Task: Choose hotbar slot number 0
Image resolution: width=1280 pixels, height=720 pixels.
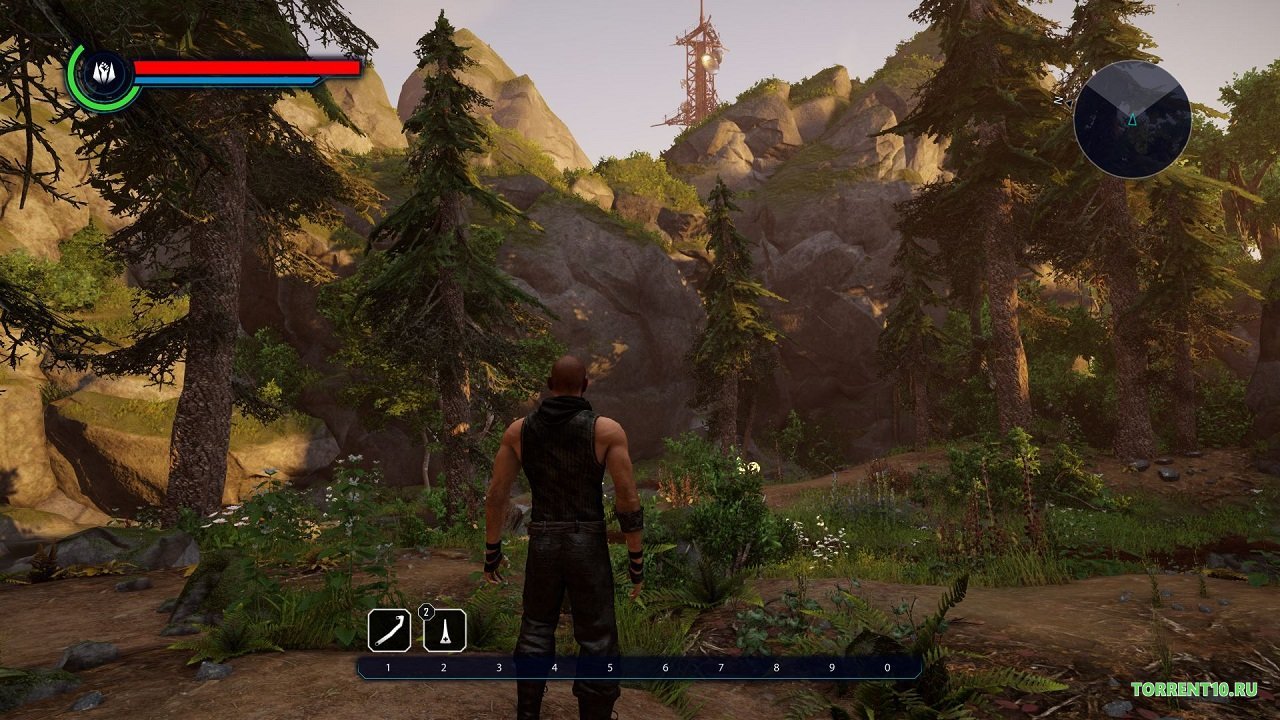Action: [x=886, y=667]
